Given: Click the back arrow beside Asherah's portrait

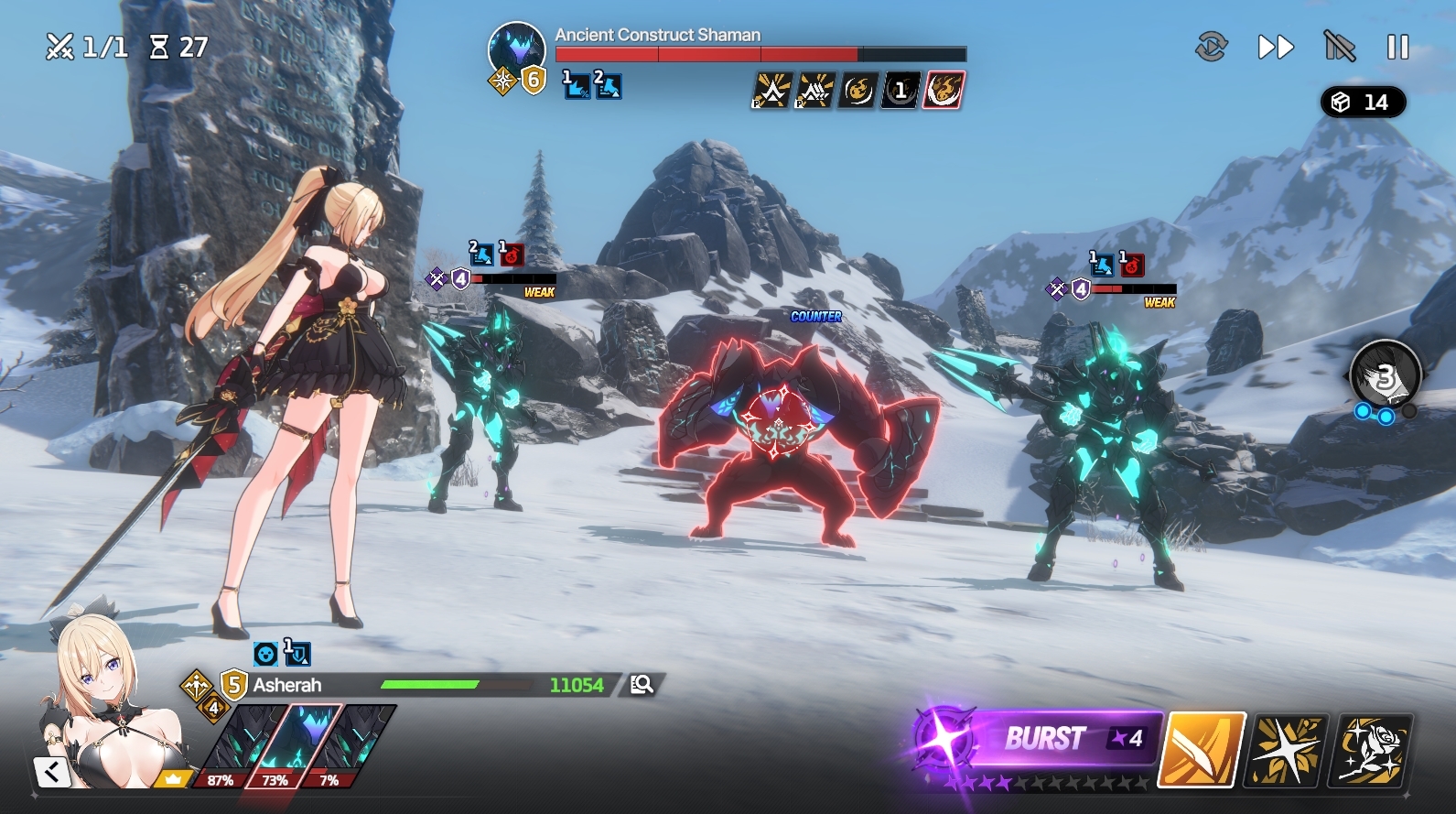Looking at the screenshot, I should coord(52,772).
